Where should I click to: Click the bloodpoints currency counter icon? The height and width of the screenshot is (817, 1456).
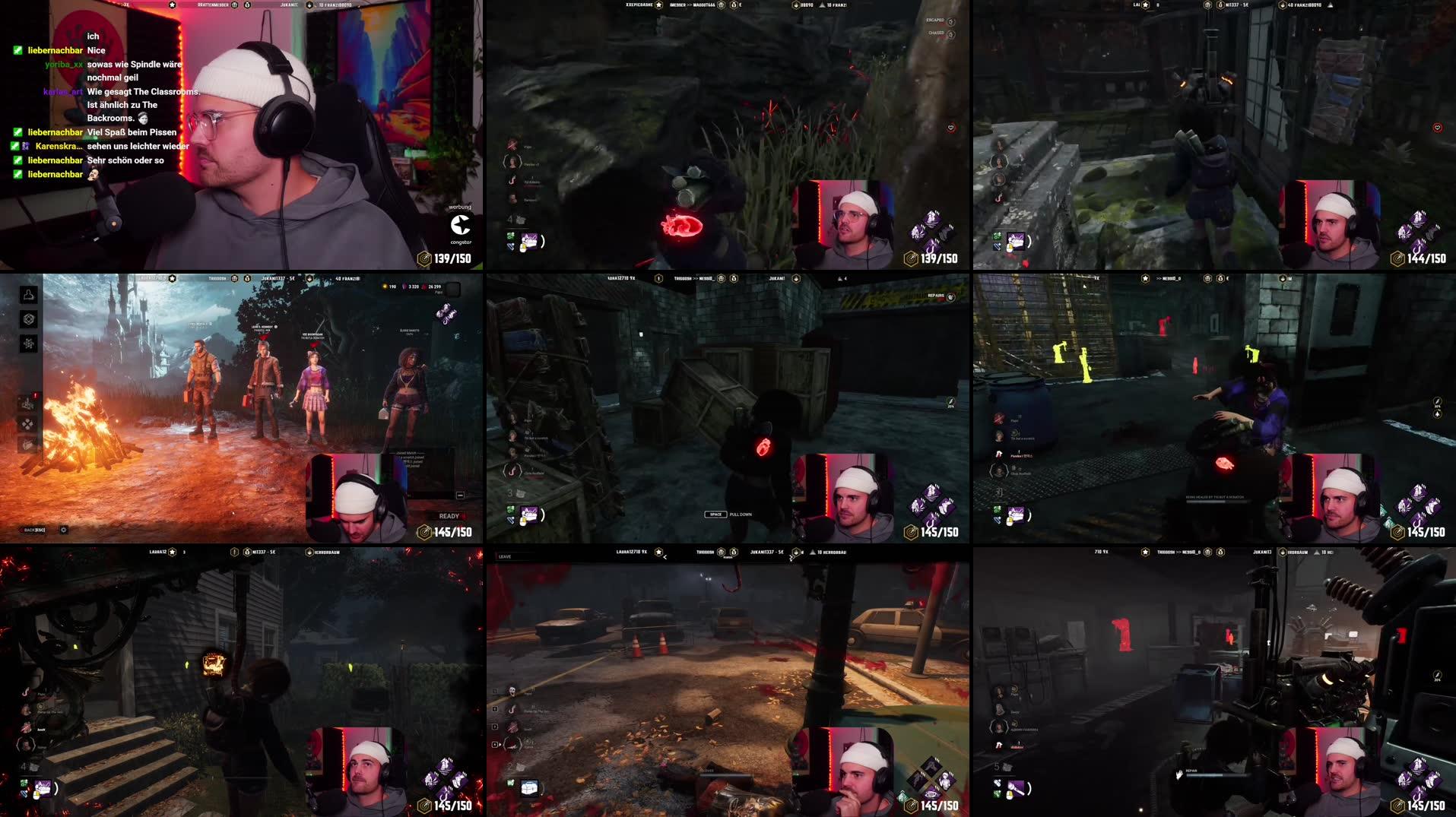pos(424,287)
